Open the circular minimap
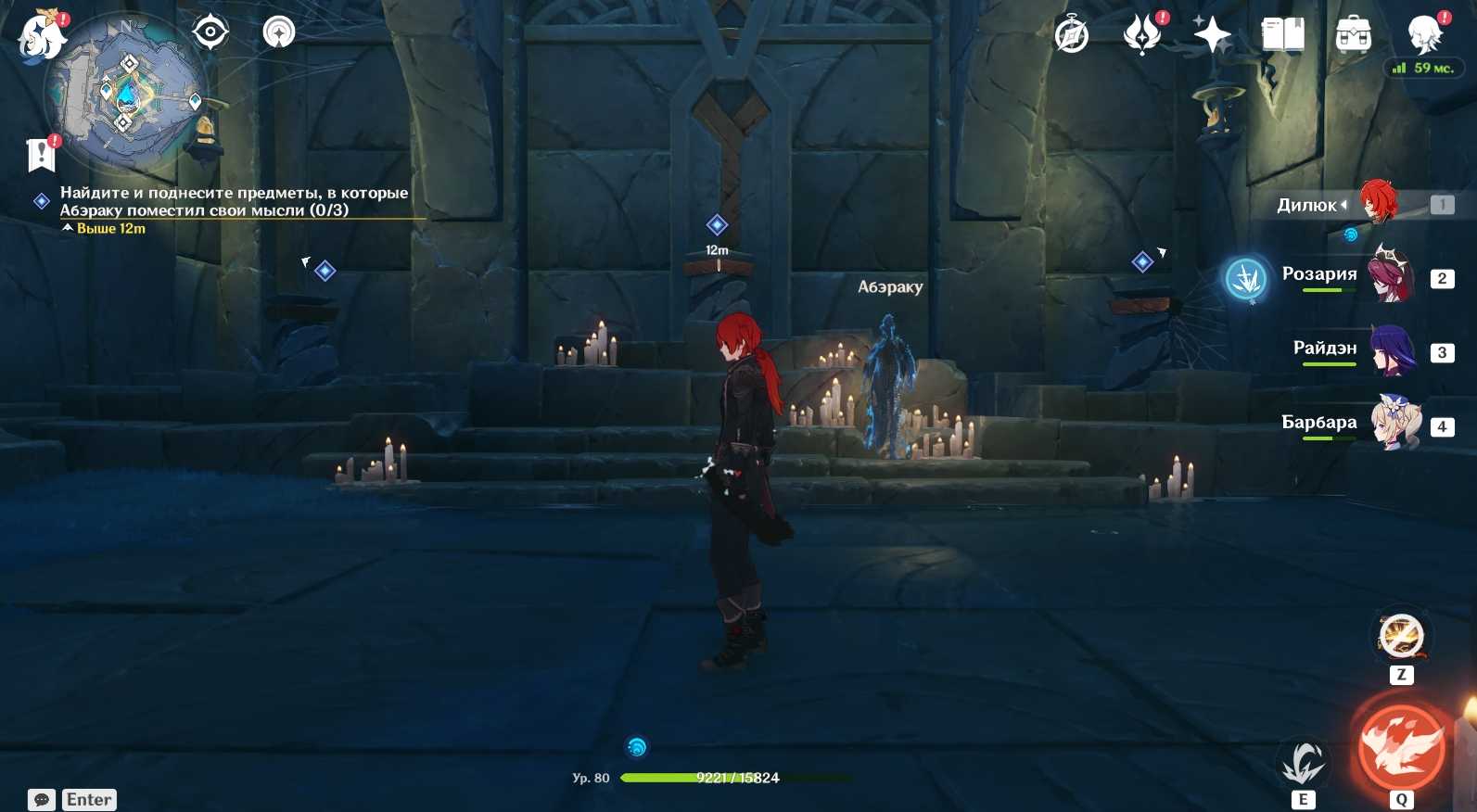 125,93
